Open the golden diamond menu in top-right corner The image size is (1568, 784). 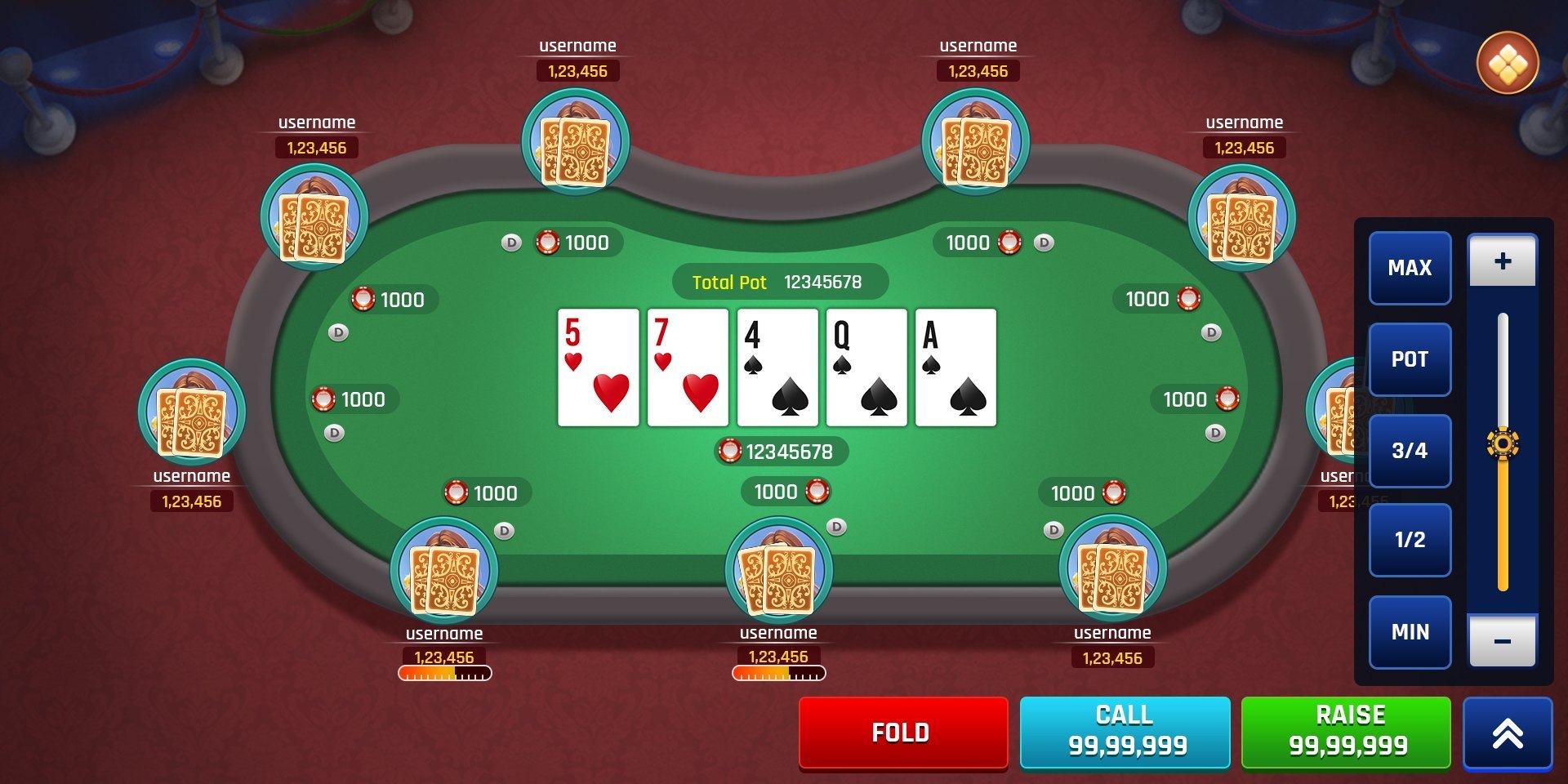click(1507, 65)
